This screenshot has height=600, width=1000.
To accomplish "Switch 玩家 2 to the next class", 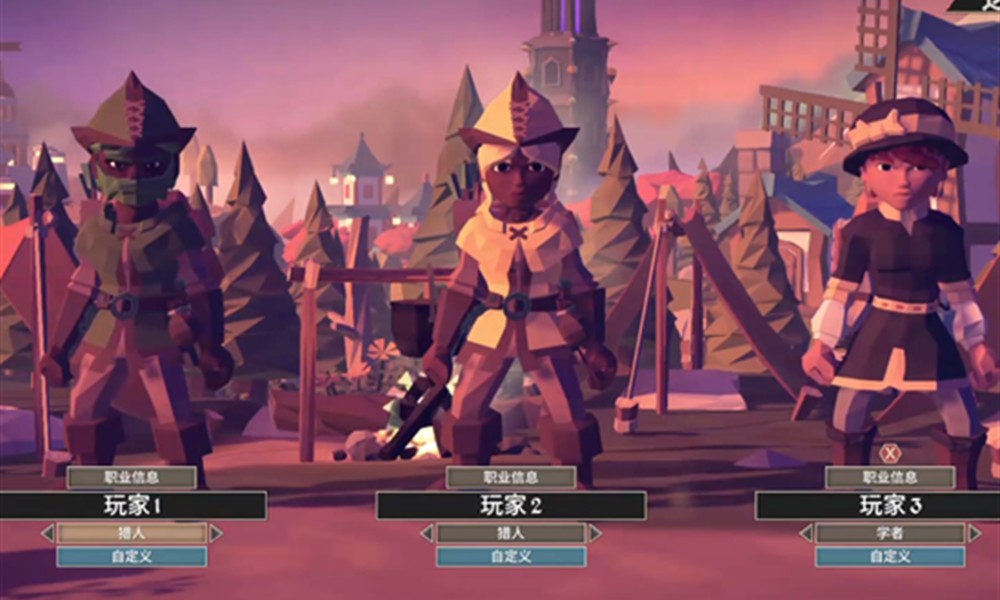I will (595, 534).
